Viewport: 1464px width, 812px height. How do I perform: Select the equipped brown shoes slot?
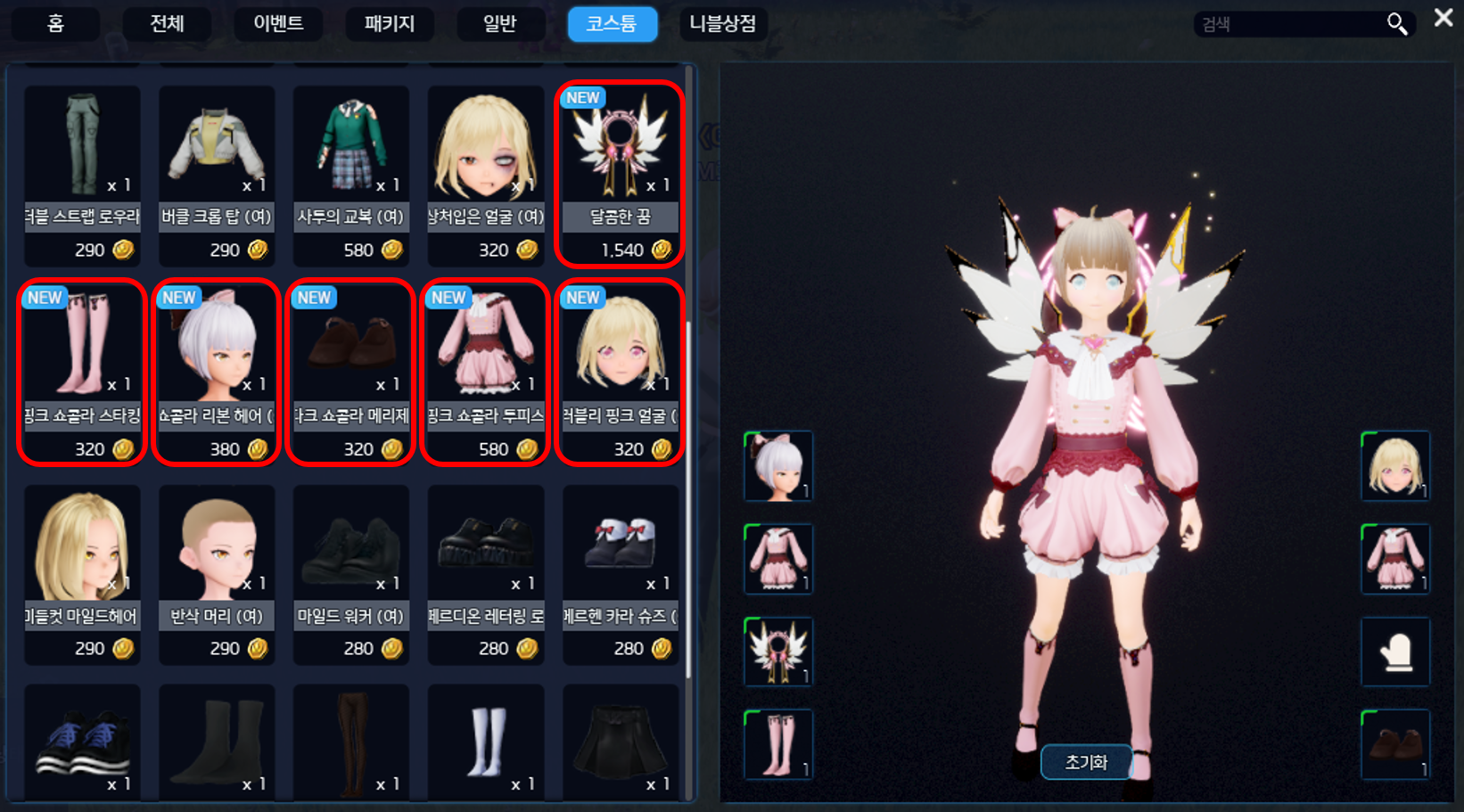(x=1395, y=744)
